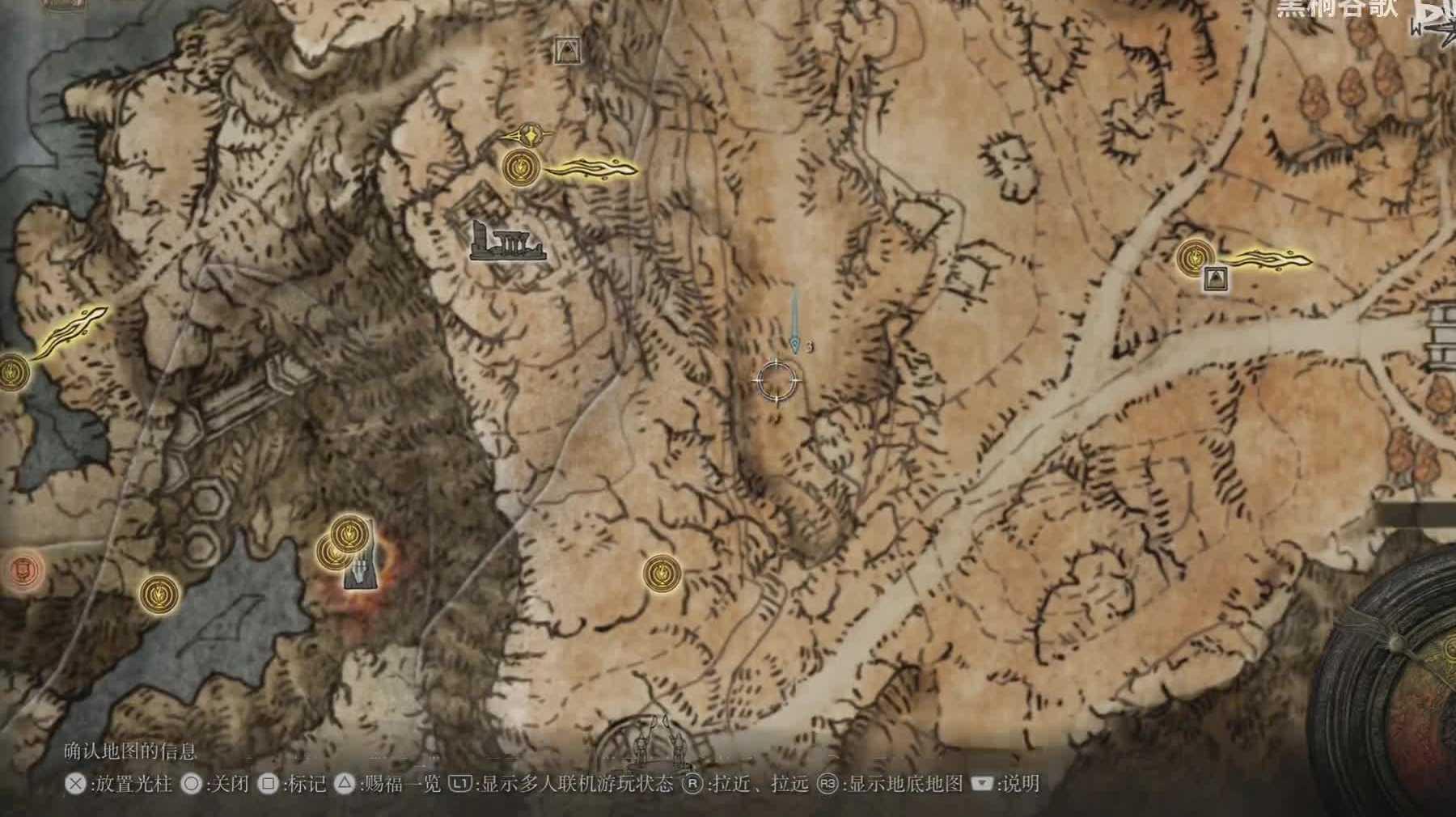Click the golden four-pointed star marker
Viewport: 1456px width, 817px height.
point(531,133)
